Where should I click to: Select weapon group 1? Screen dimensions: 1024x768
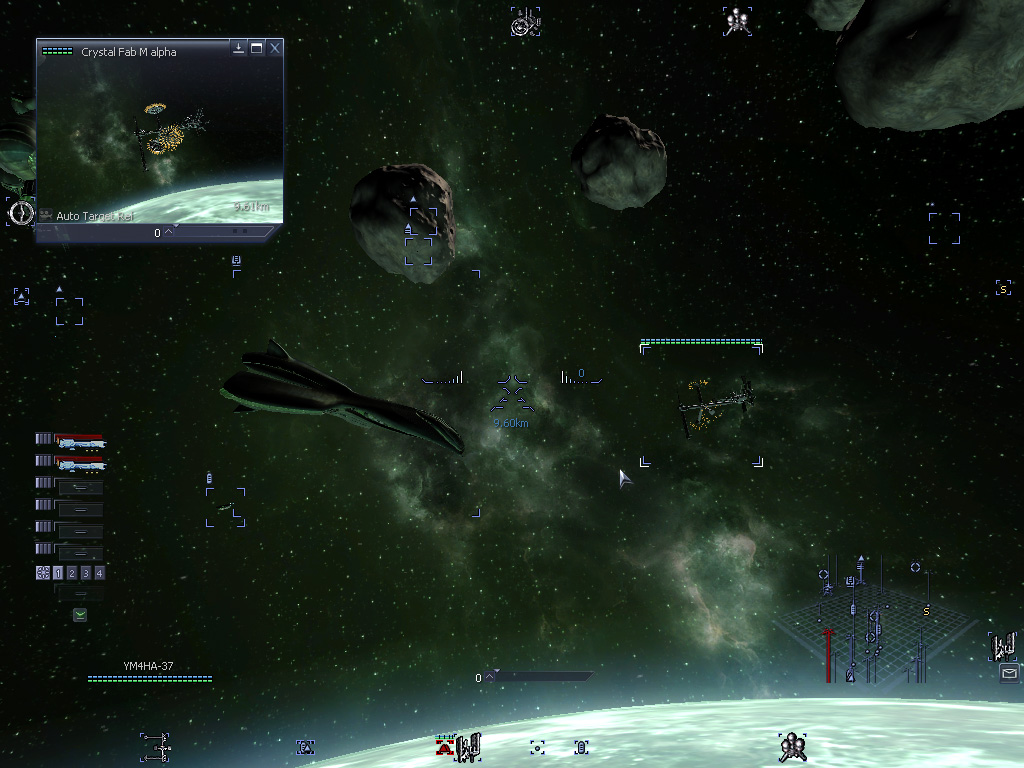(x=58, y=573)
